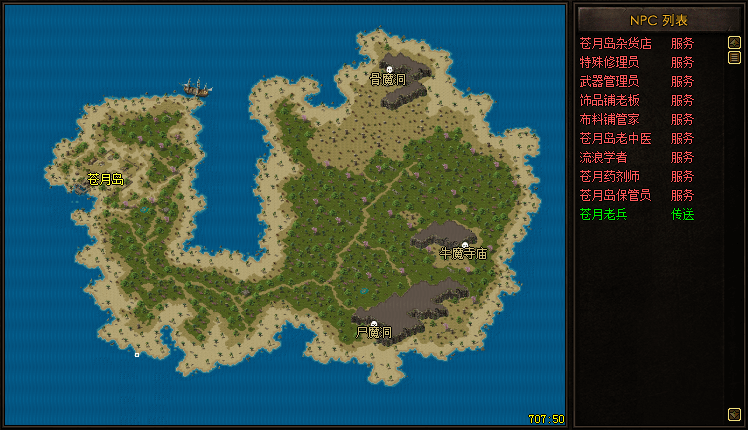Click the NPC list scroll-down arrow

734,413
